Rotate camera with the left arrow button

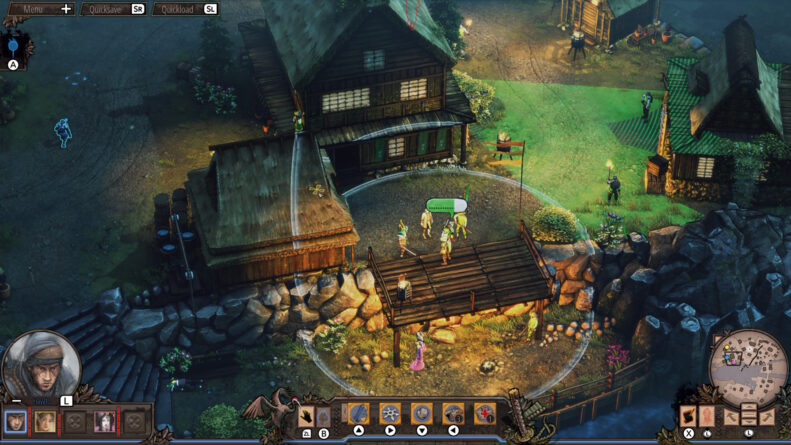tap(730, 416)
